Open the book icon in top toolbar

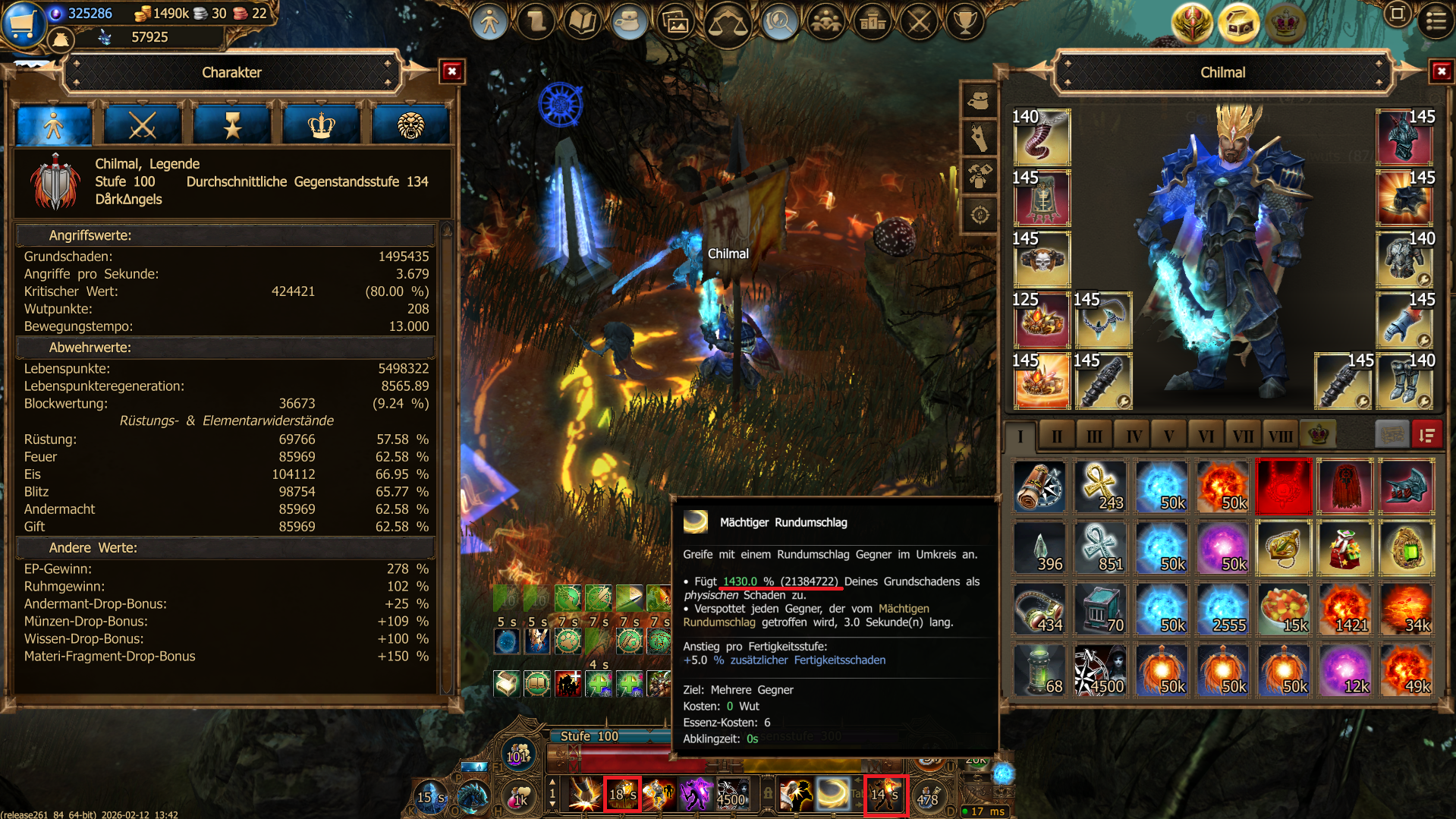tap(582, 22)
